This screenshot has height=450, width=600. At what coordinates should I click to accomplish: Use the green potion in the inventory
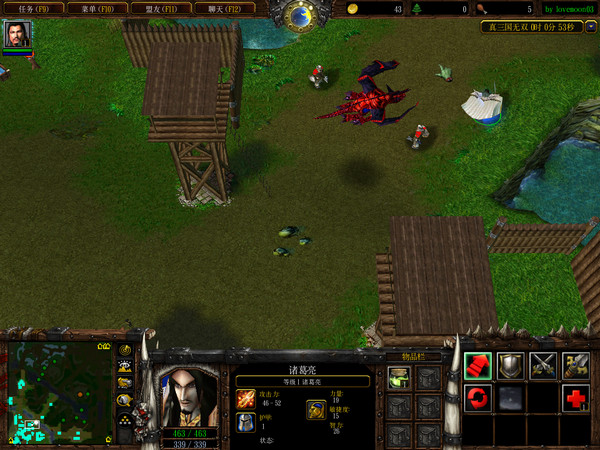400,377
